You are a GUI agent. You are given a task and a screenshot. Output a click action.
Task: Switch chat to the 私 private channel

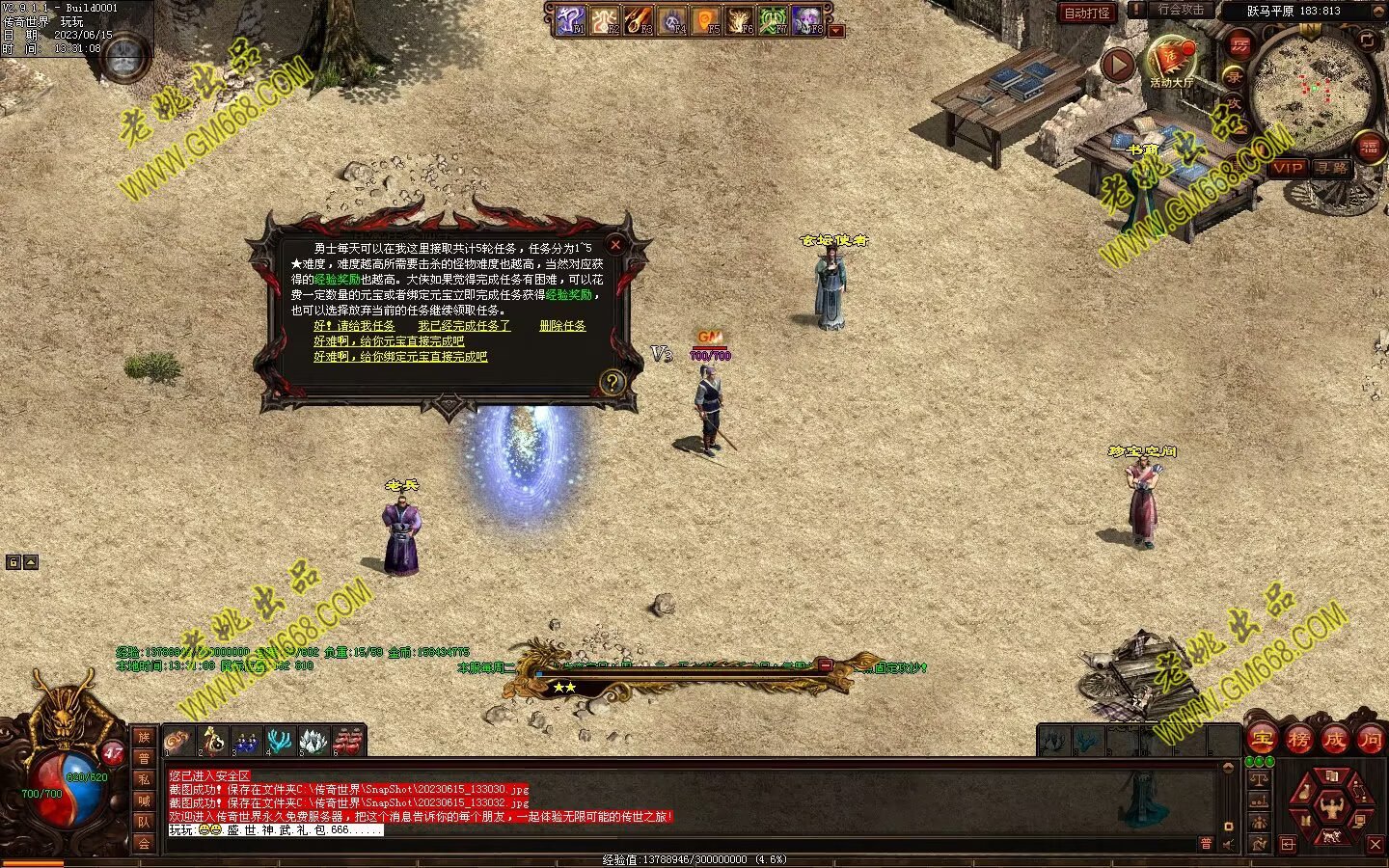(x=144, y=779)
